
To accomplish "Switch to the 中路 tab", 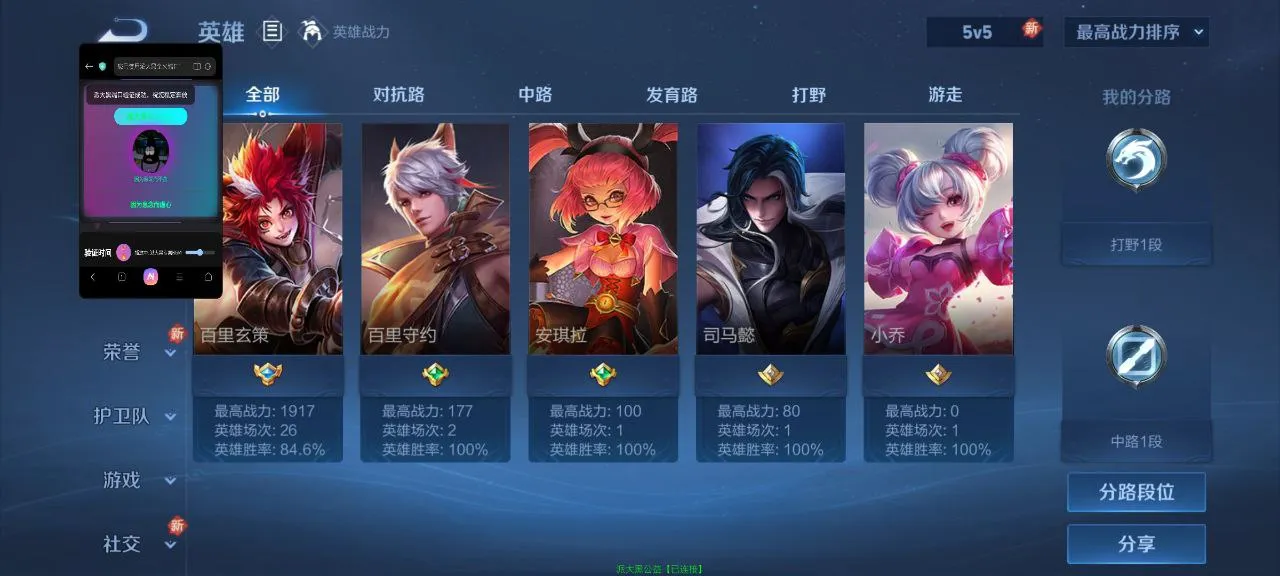I will [535, 95].
